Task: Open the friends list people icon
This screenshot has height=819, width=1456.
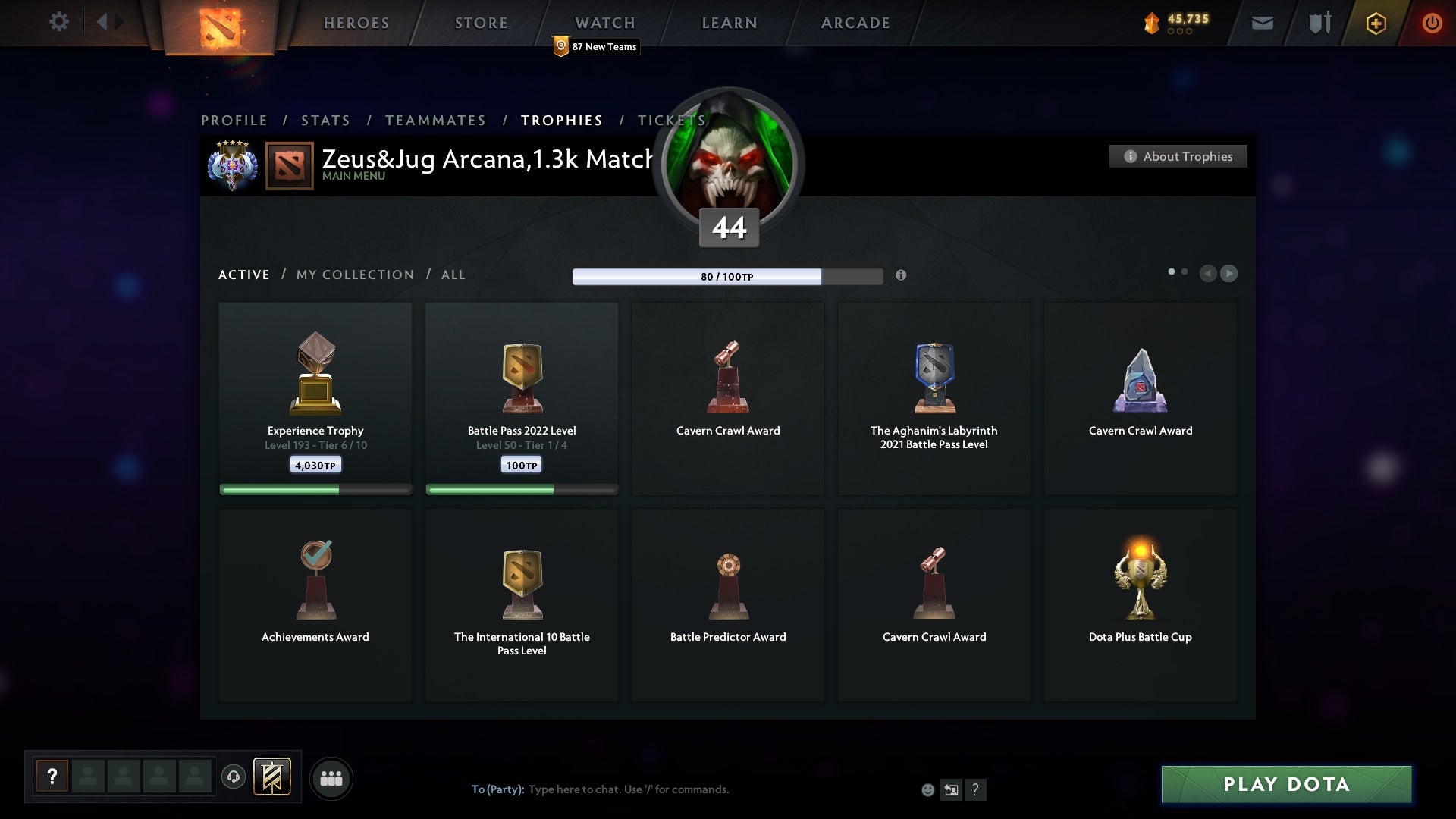Action: (331, 778)
